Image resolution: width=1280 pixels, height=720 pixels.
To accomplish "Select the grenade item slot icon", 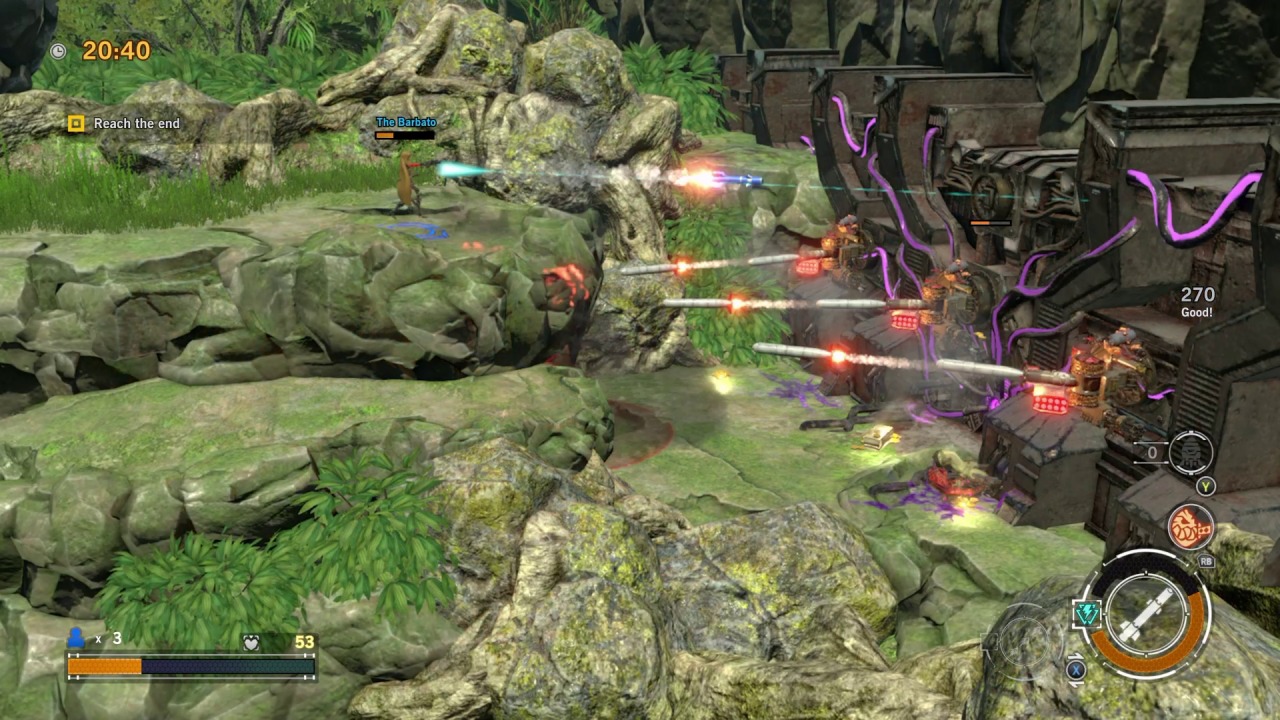I will pyautogui.click(x=1190, y=453).
